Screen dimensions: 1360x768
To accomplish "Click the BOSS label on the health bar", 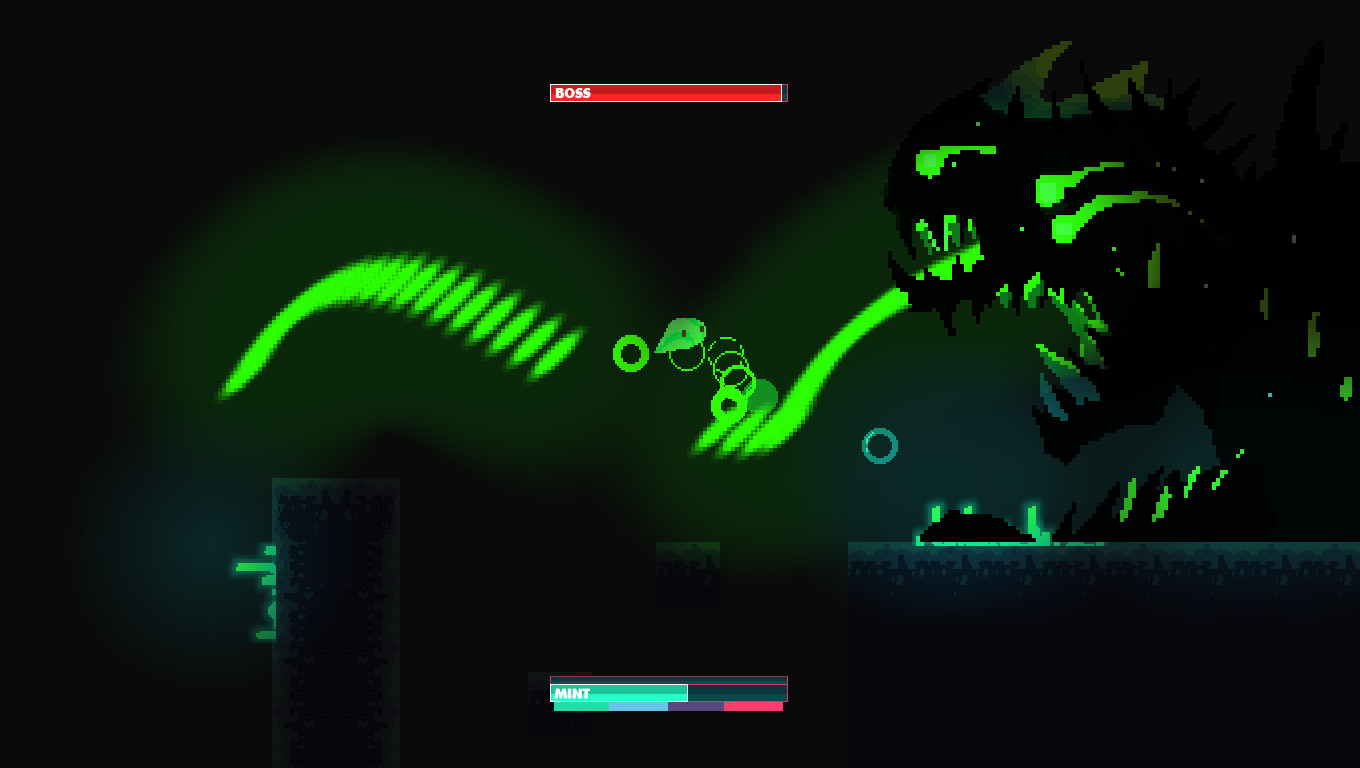I will (x=571, y=93).
